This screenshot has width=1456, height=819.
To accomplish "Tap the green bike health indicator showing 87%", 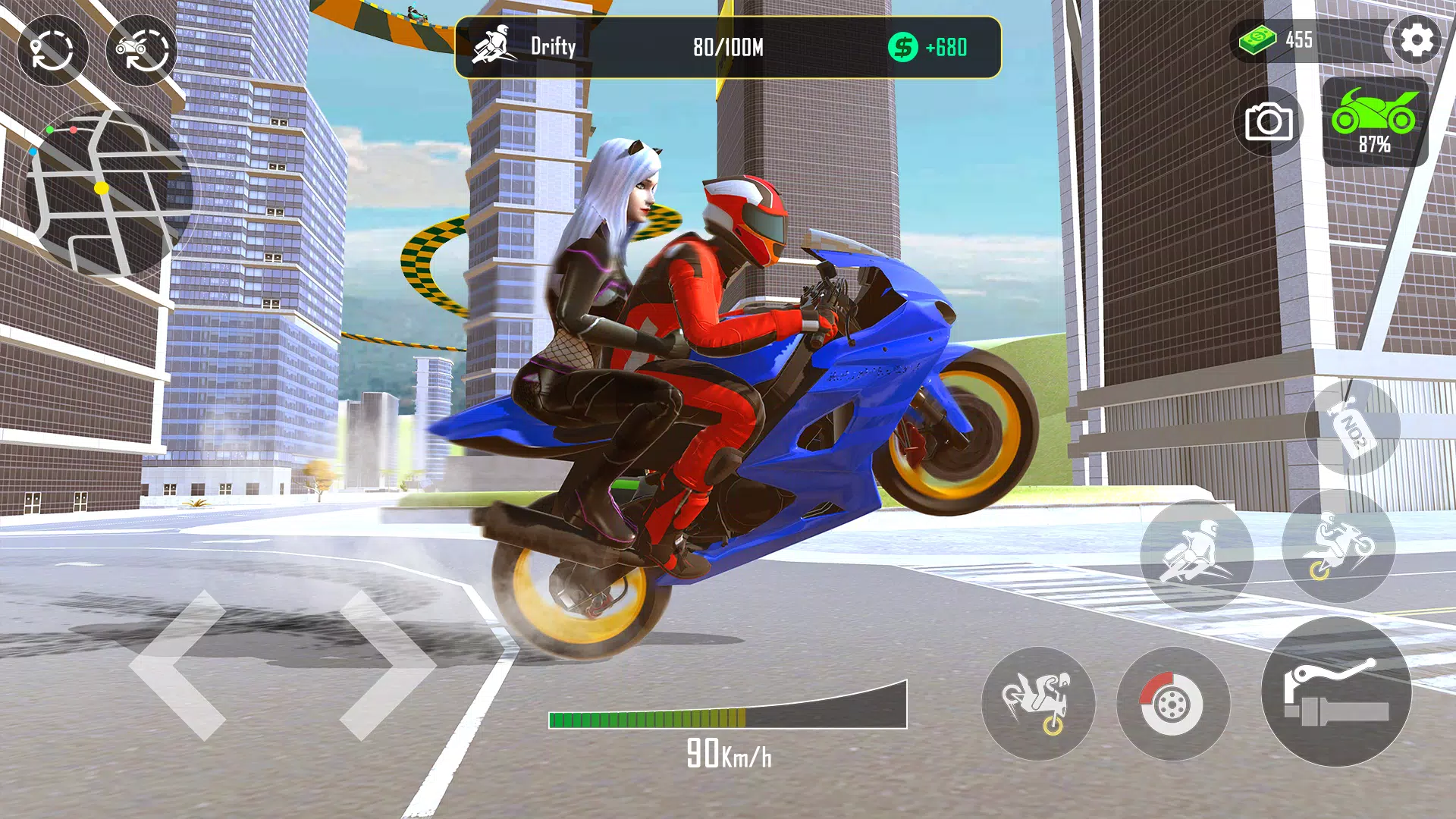I will pyautogui.click(x=1376, y=121).
